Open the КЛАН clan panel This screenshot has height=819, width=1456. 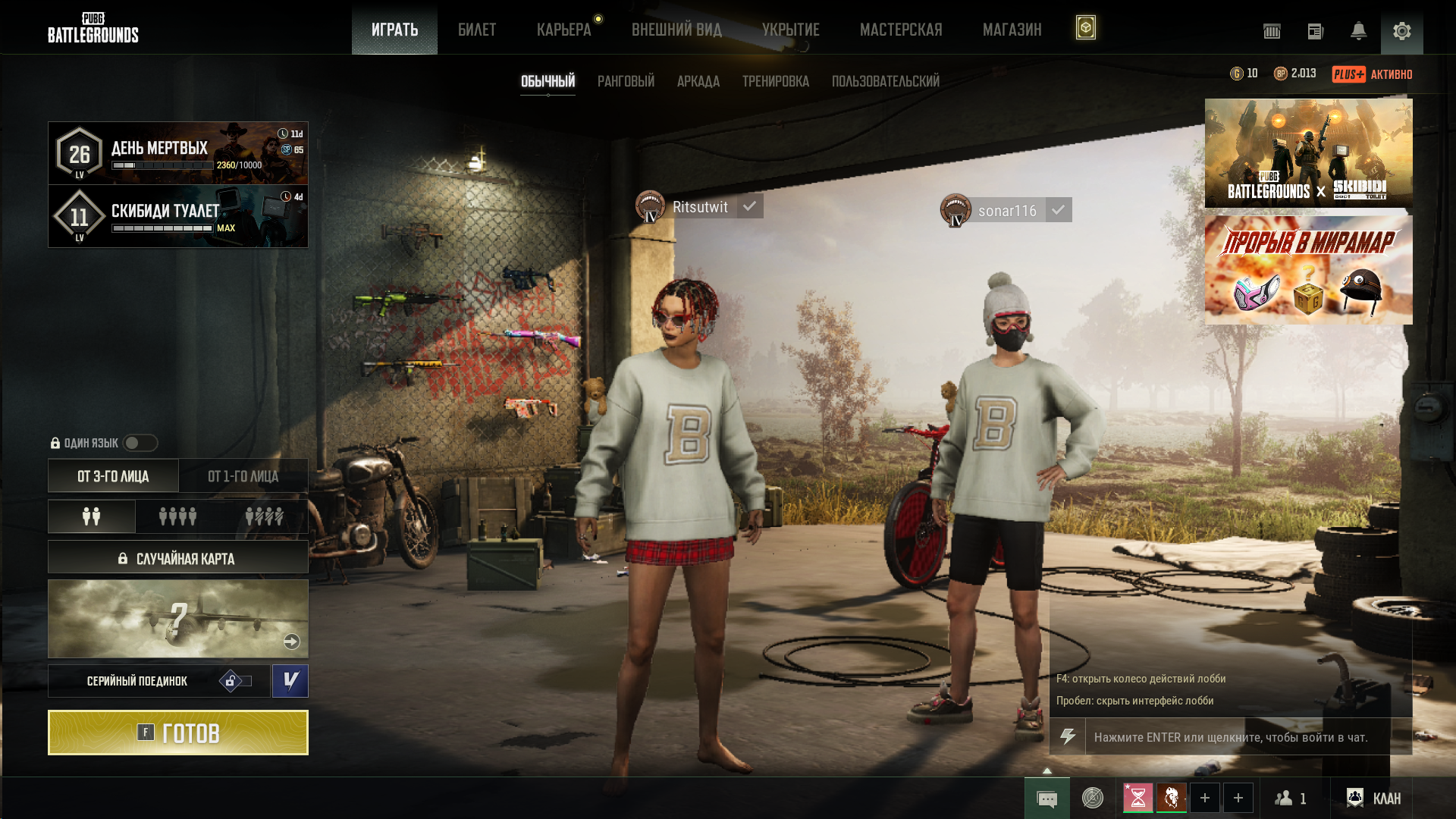pyautogui.click(x=1373, y=798)
